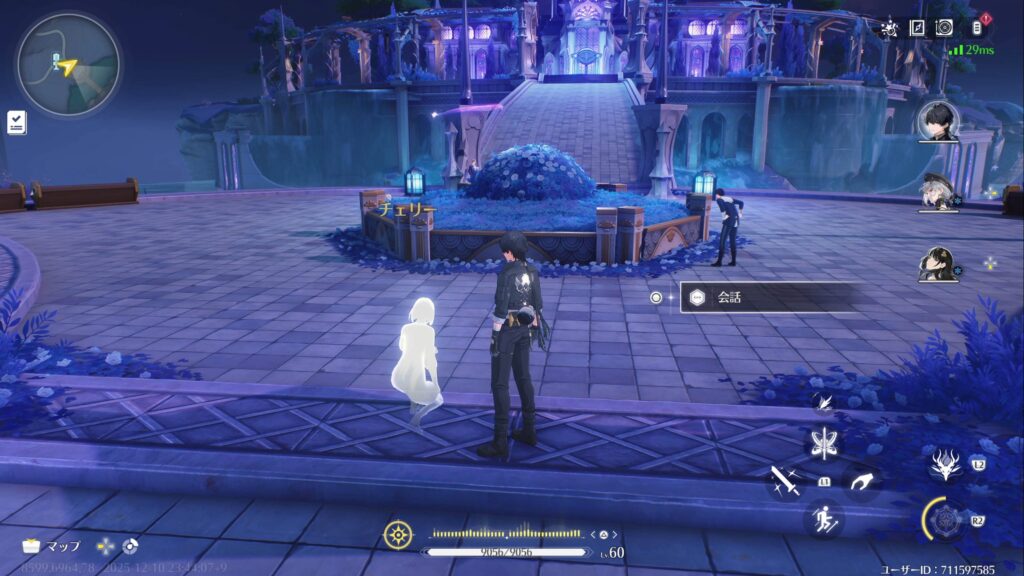Activate the antlered dragon echo skill
The image size is (1024, 576).
coord(944,464)
